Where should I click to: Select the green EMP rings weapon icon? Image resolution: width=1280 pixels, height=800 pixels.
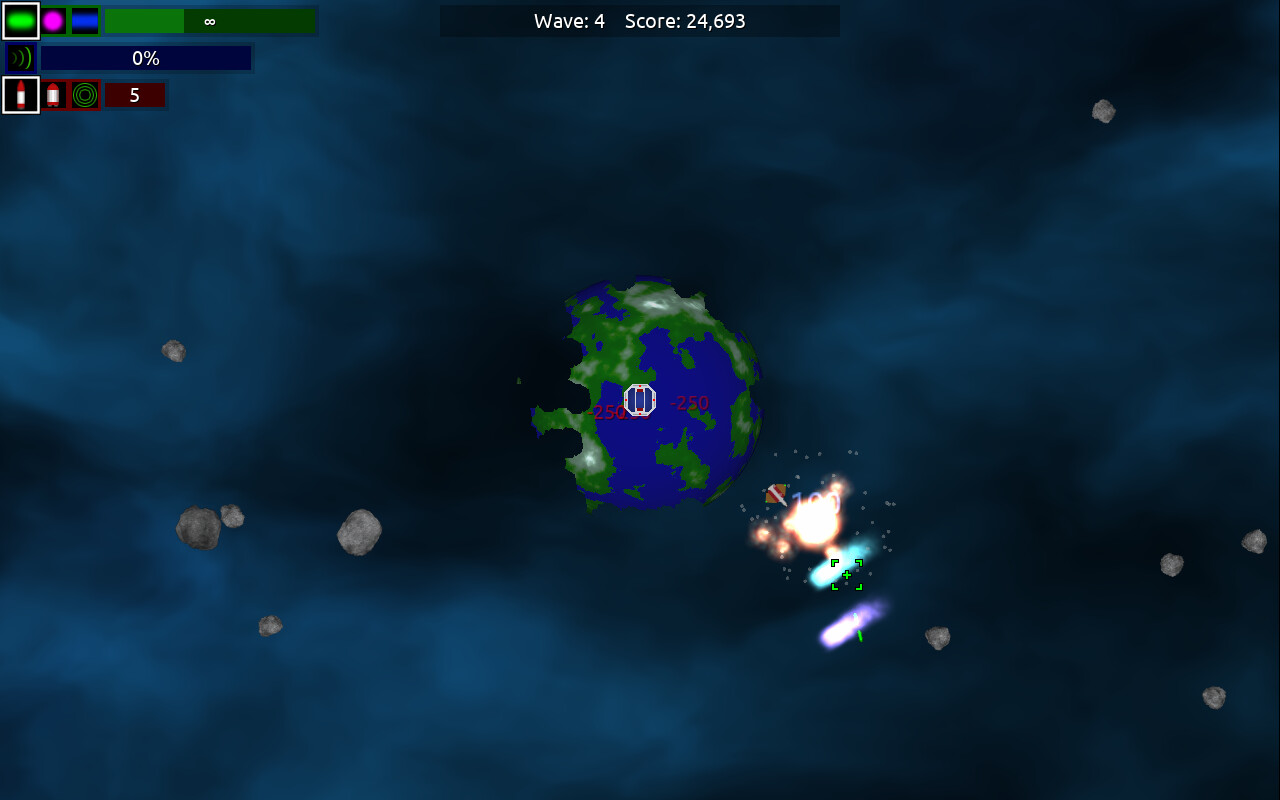point(84,94)
